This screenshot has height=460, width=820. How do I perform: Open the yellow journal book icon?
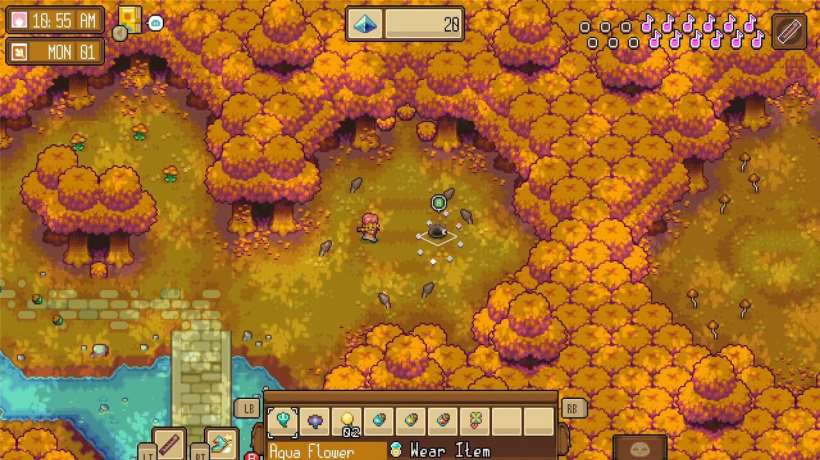click(x=130, y=19)
